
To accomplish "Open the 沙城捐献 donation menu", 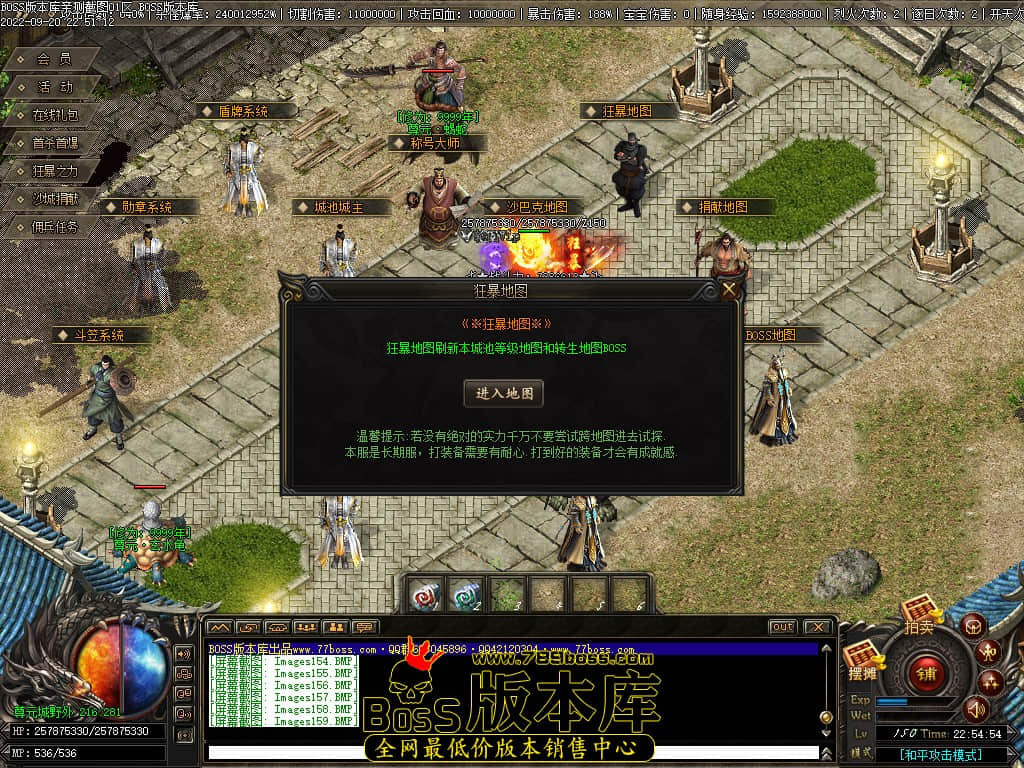I will click(54, 199).
